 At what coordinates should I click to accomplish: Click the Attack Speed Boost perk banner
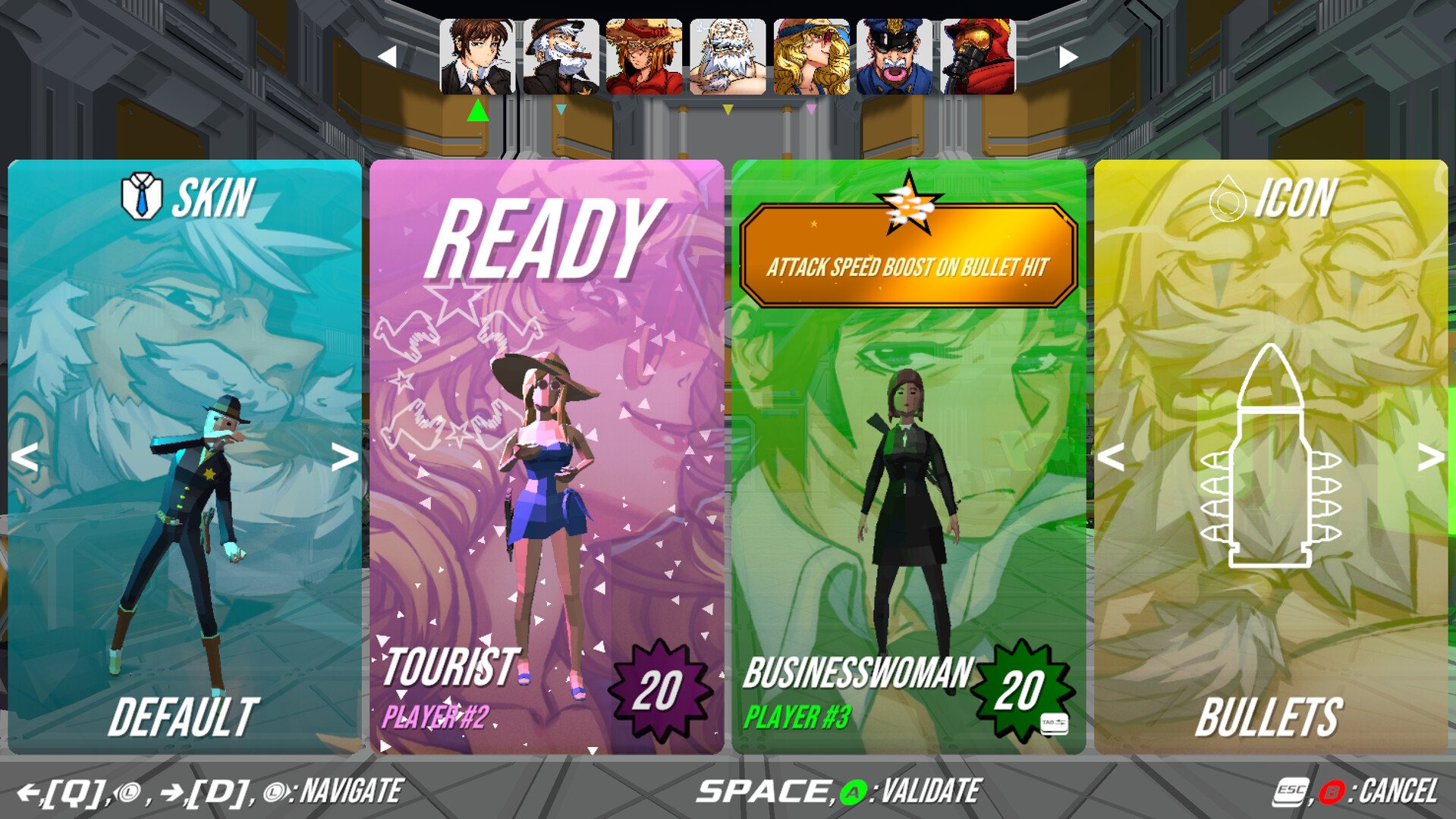coord(908,256)
